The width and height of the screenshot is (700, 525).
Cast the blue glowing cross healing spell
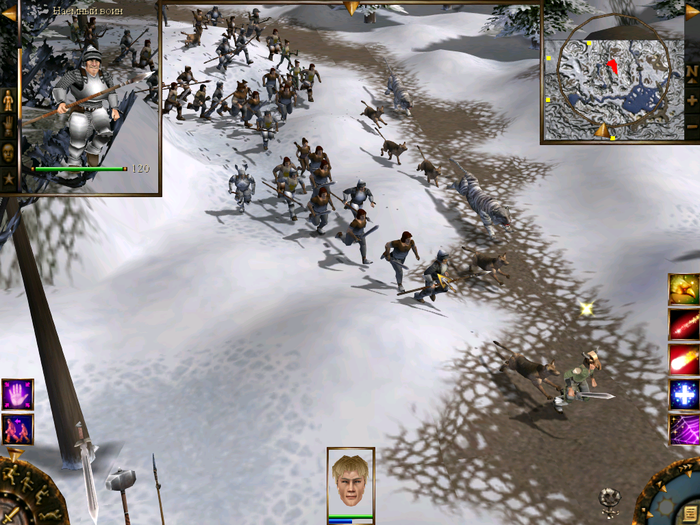point(684,394)
